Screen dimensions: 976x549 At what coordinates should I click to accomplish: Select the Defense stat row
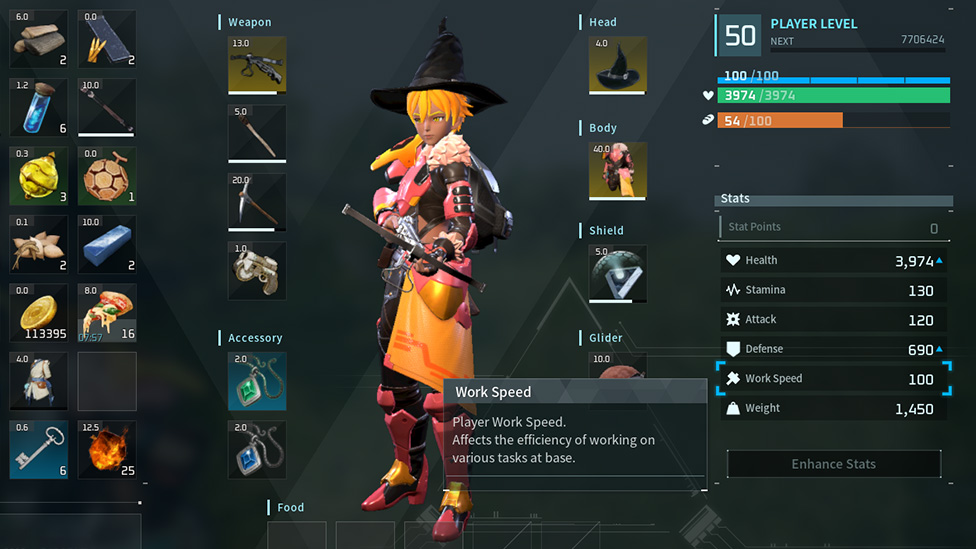[x=832, y=349]
